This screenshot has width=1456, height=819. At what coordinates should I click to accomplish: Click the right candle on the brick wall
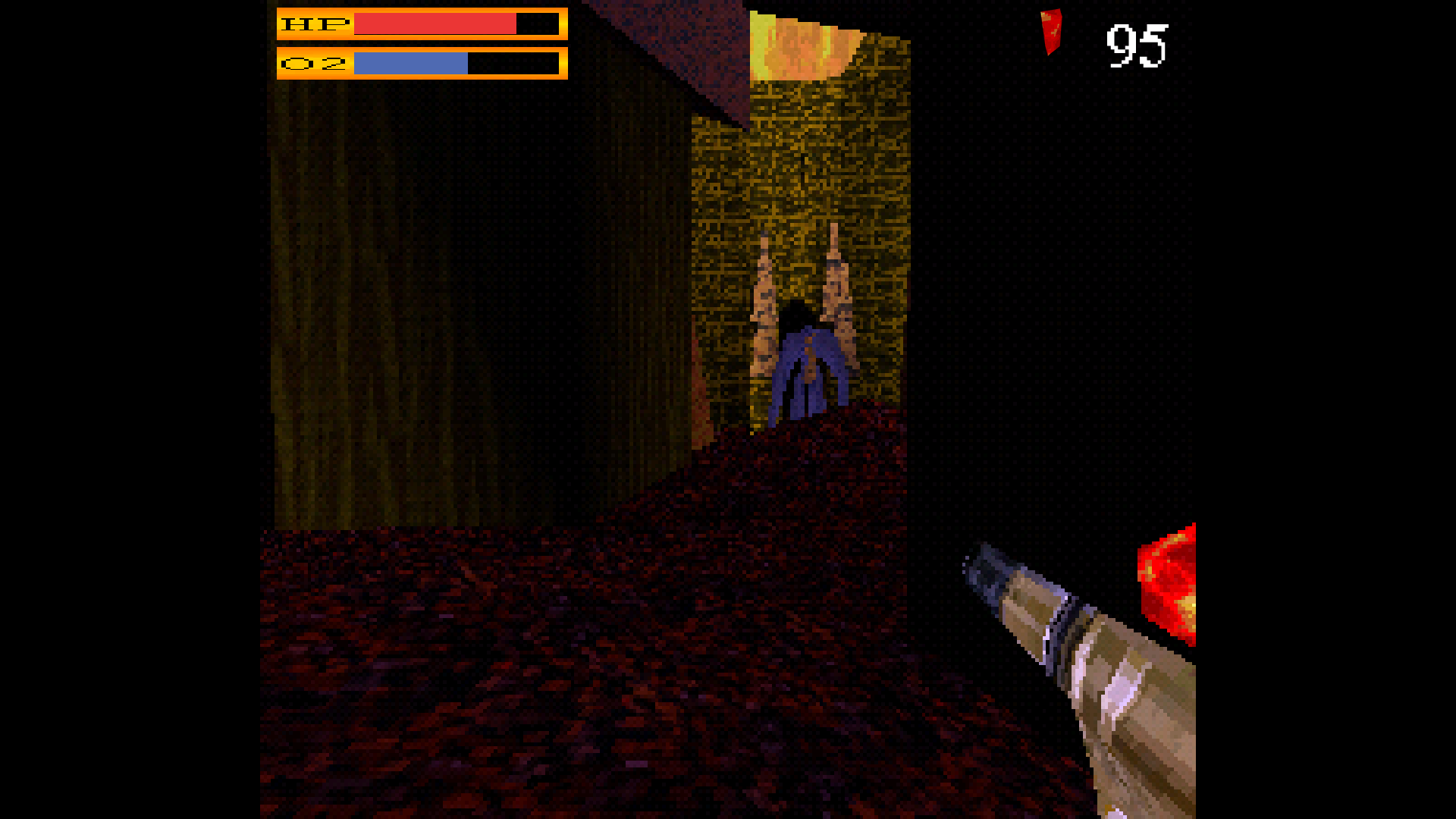(836, 281)
